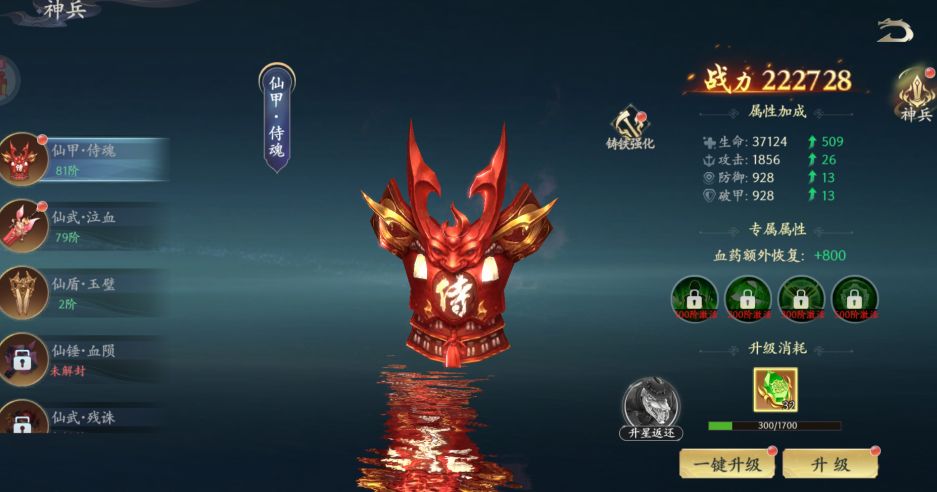Tap the green upgrade material item

coord(775,390)
